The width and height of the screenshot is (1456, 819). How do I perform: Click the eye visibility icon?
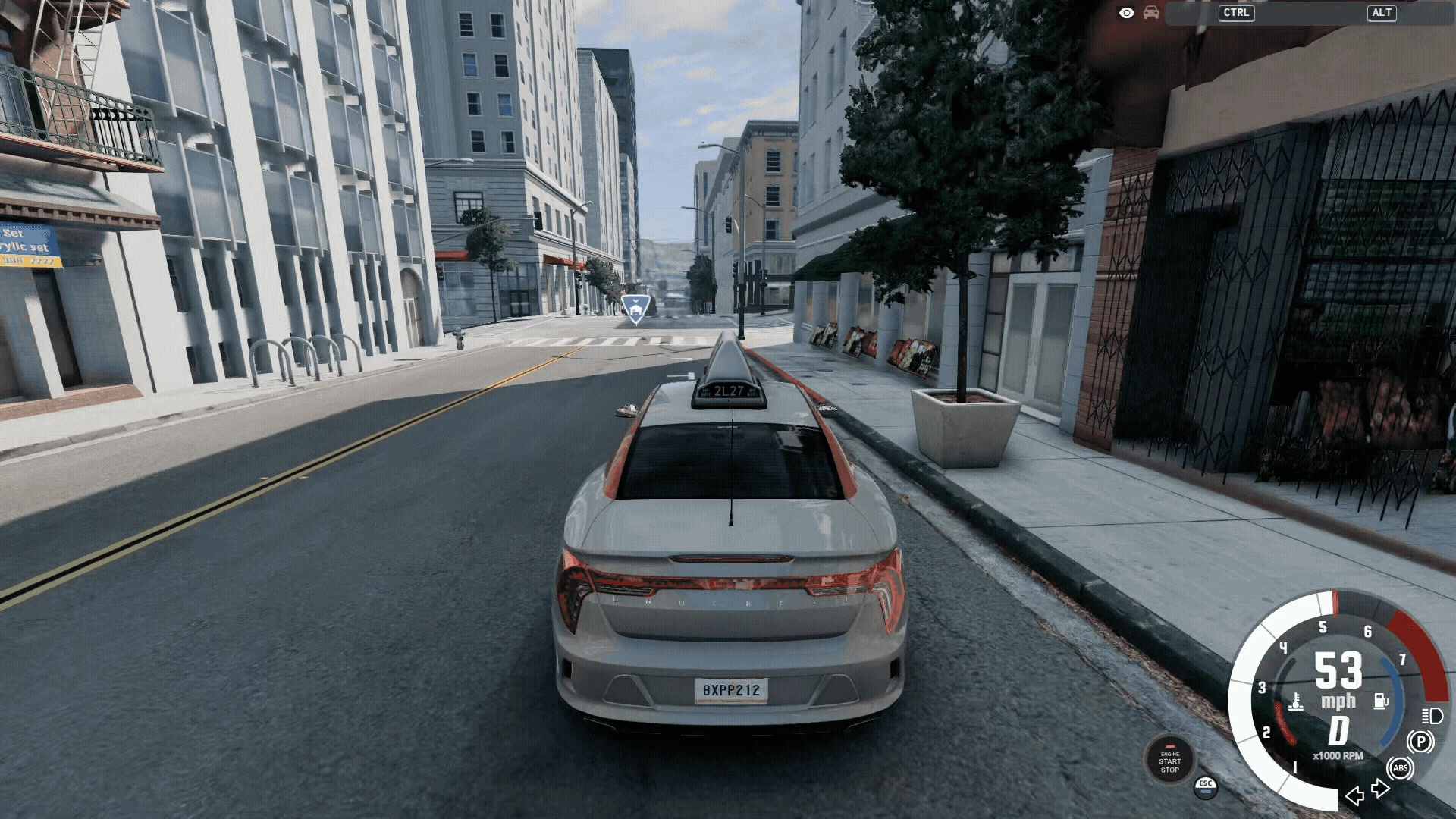coord(1127,13)
